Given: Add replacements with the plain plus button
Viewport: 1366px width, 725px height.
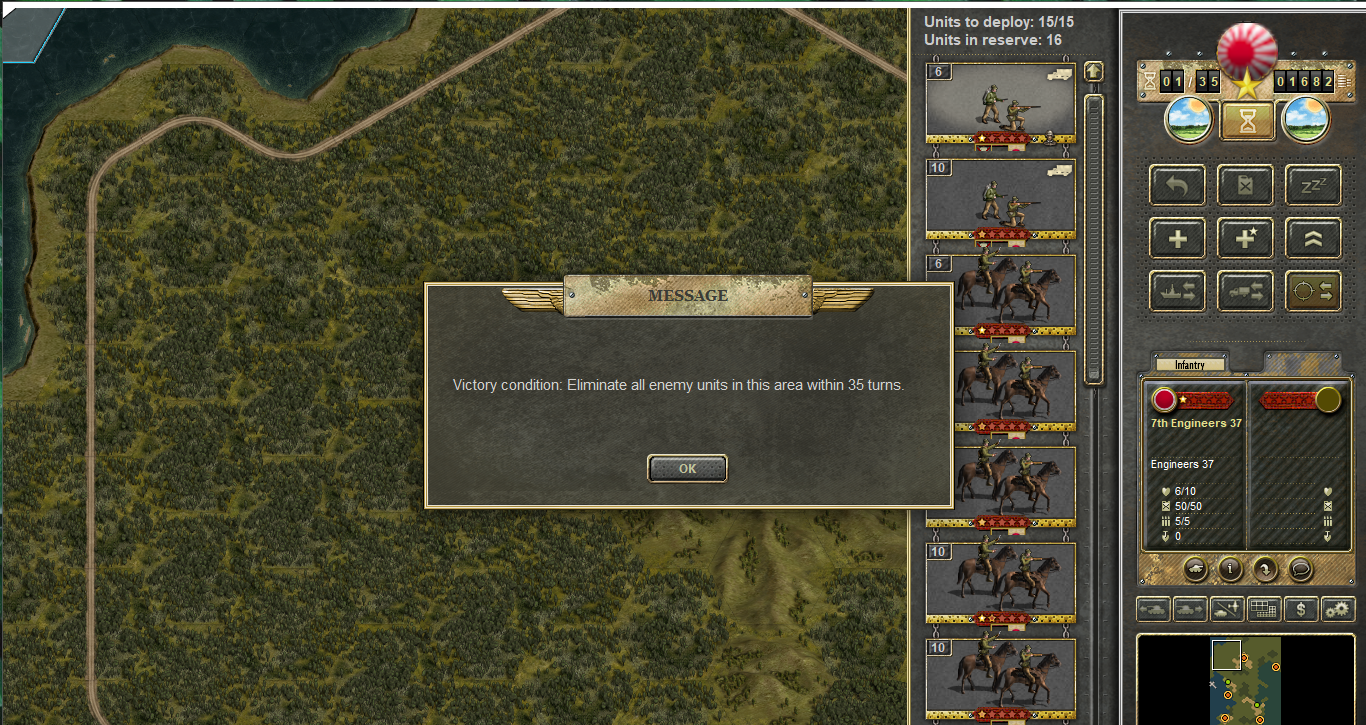Looking at the screenshot, I should [x=1177, y=238].
